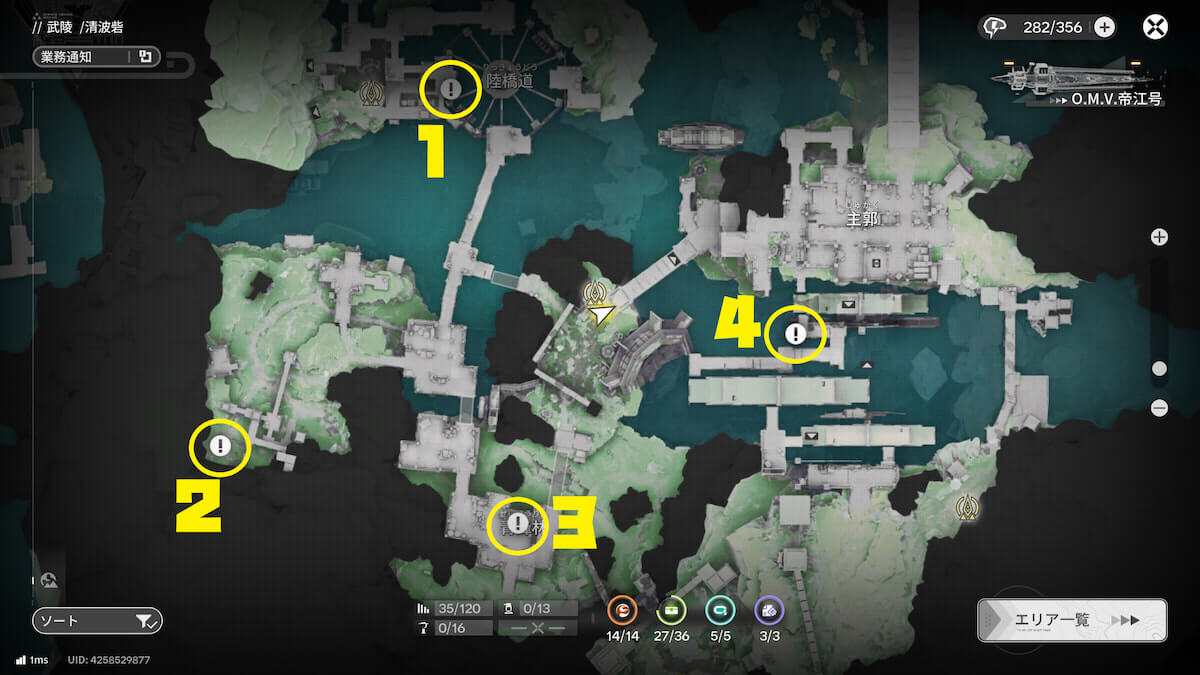This screenshot has height=675, width=1200.
Task: Open the ソート filter dropdown
Action: click(x=97, y=621)
